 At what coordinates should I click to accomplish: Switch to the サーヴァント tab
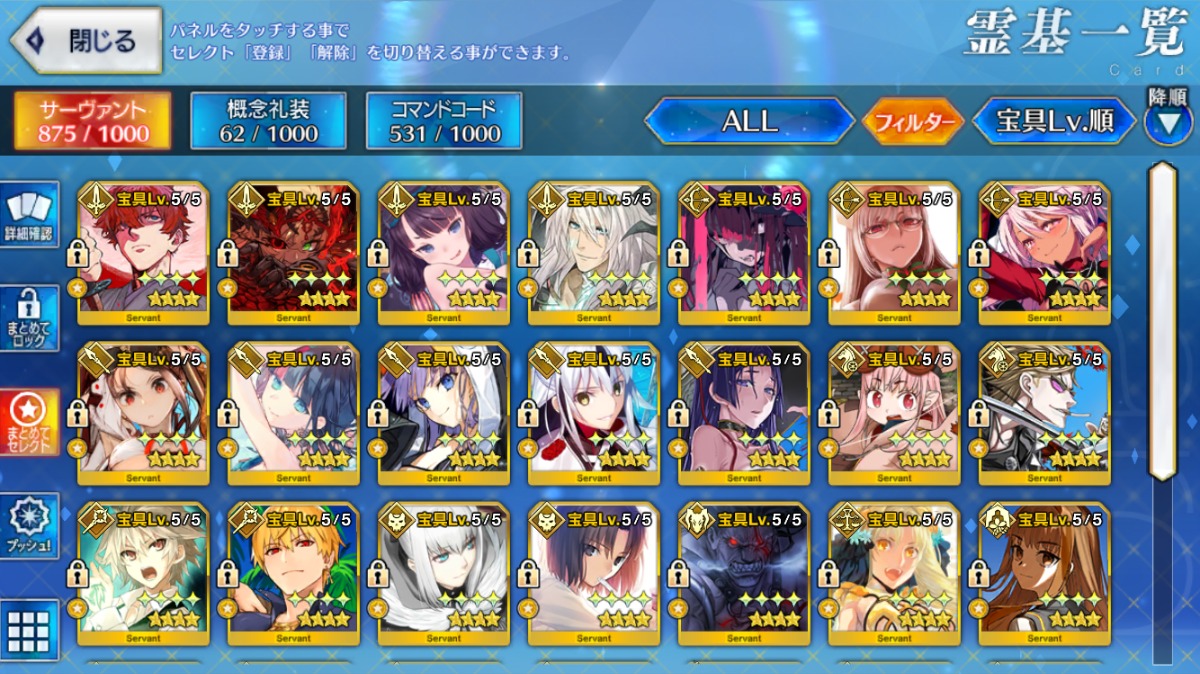click(92, 122)
